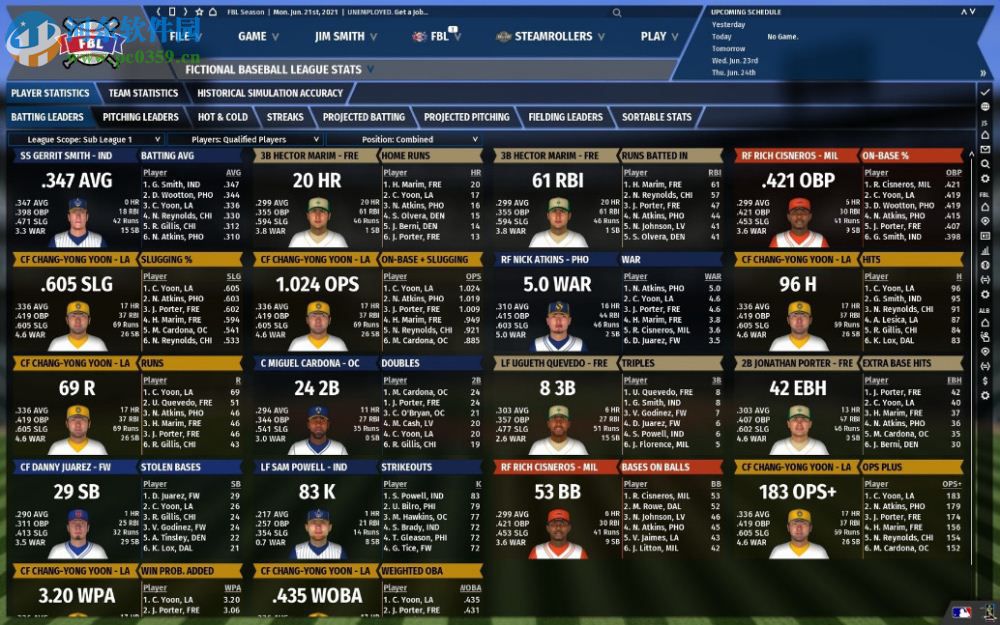
Task: Switch to the Team Statistics tab
Action: click(x=143, y=93)
